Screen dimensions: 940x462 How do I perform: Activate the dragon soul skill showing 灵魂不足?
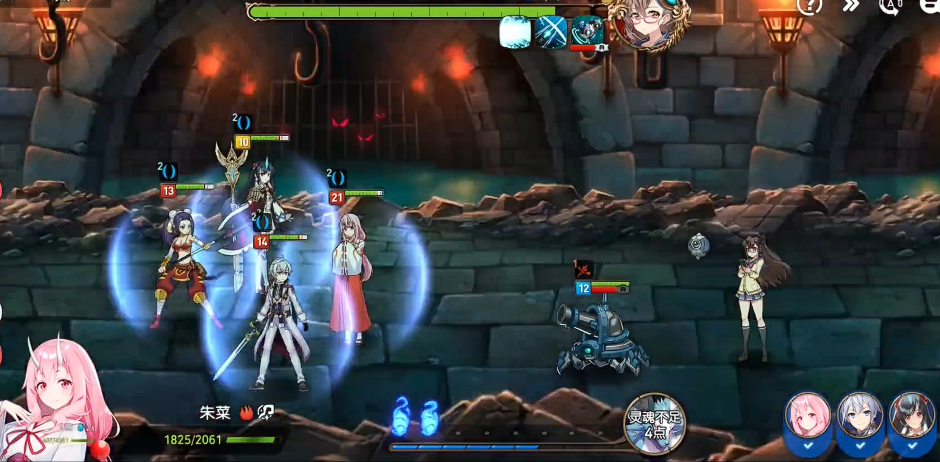click(654, 424)
